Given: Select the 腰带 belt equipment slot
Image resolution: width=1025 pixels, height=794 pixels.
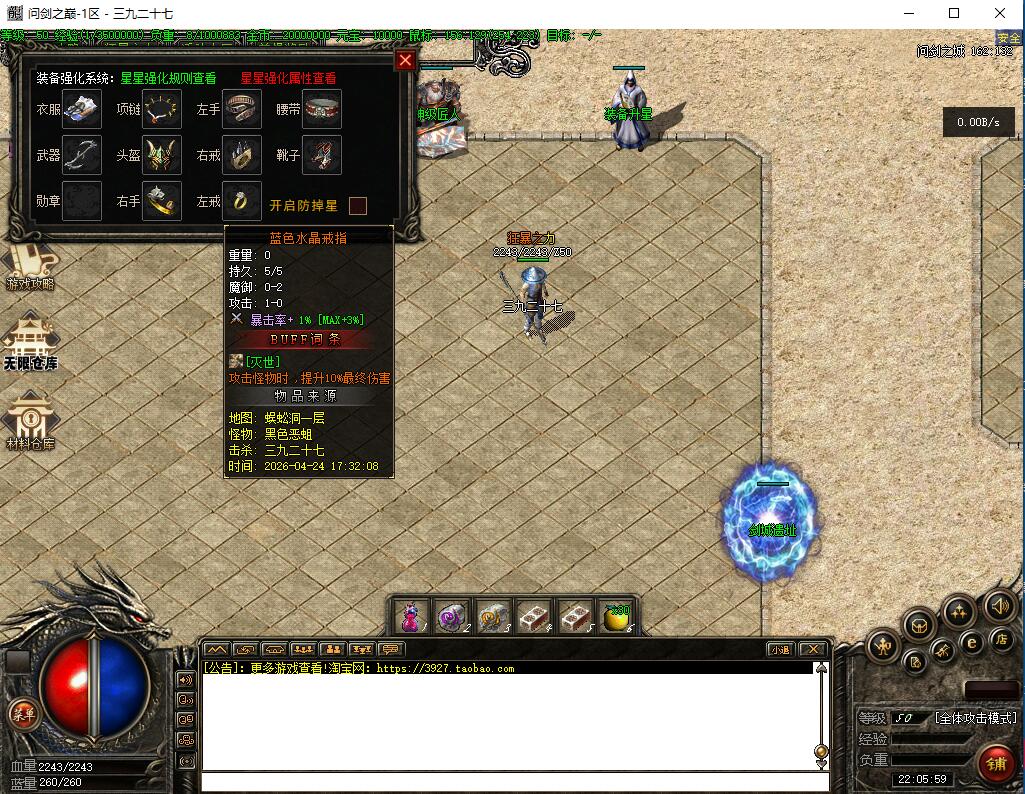Looking at the screenshot, I should [322, 109].
